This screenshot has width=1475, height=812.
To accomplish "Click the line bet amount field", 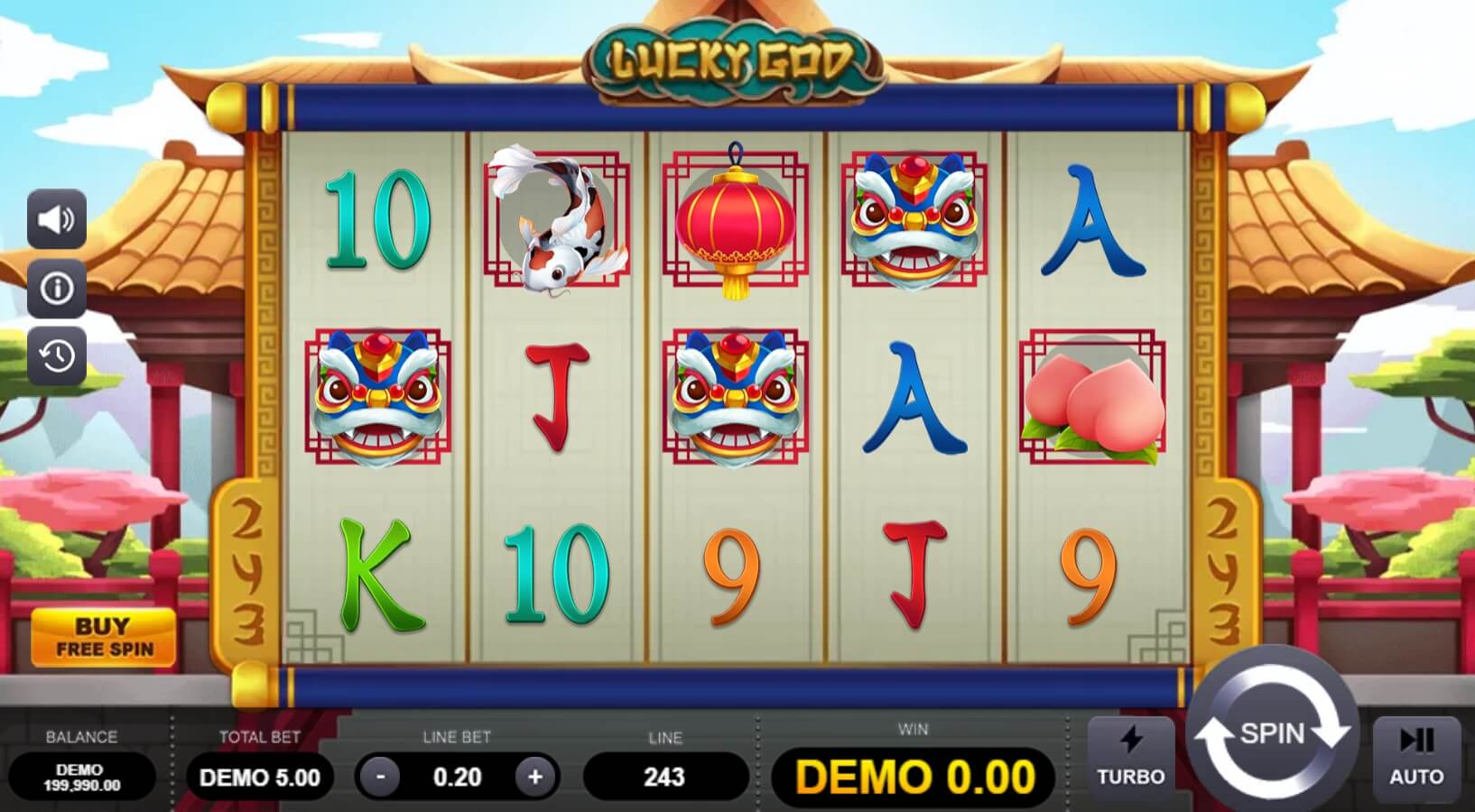I will pyautogui.click(x=458, y=777).
